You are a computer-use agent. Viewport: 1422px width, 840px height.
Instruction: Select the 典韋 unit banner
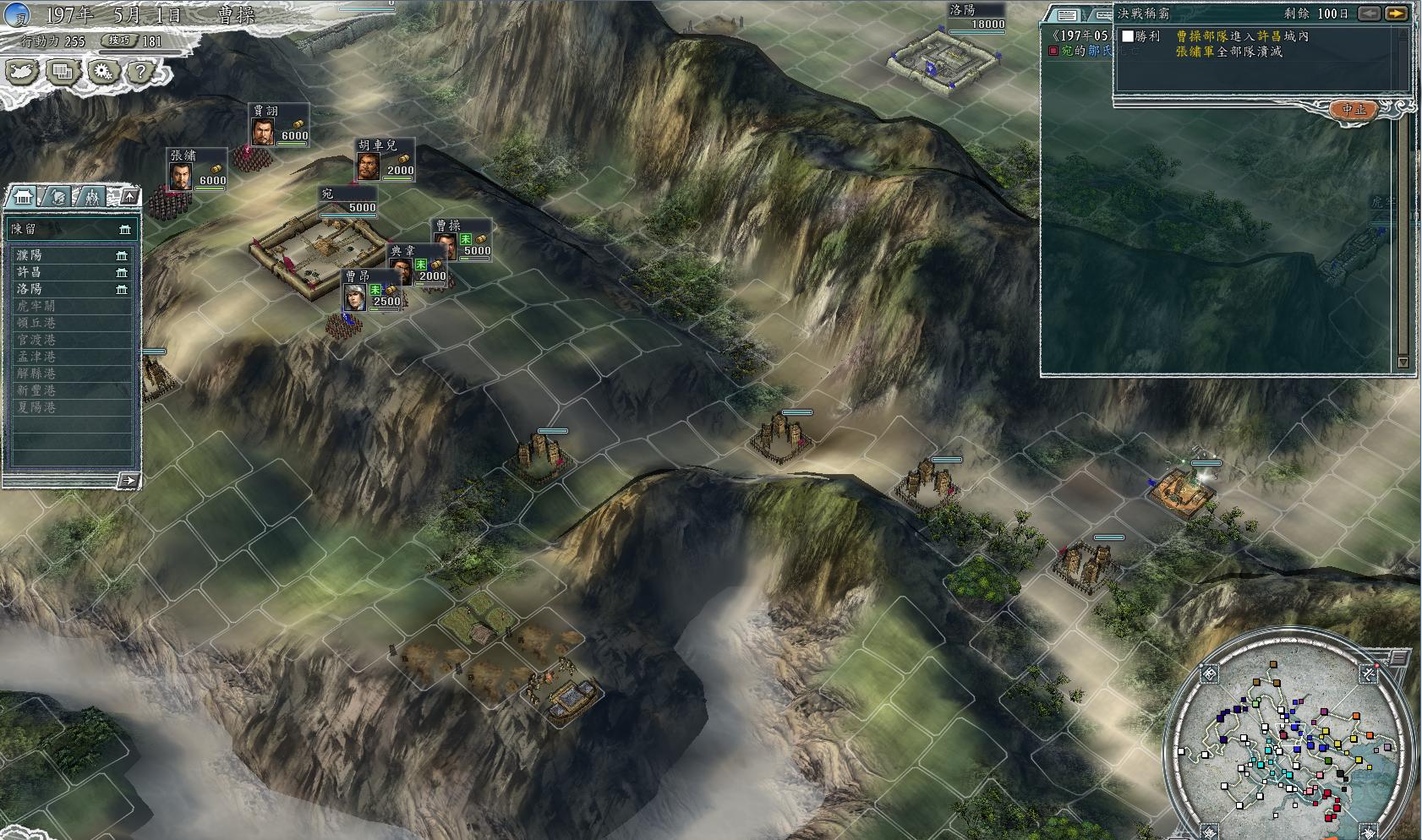click(x=418, y=265)
